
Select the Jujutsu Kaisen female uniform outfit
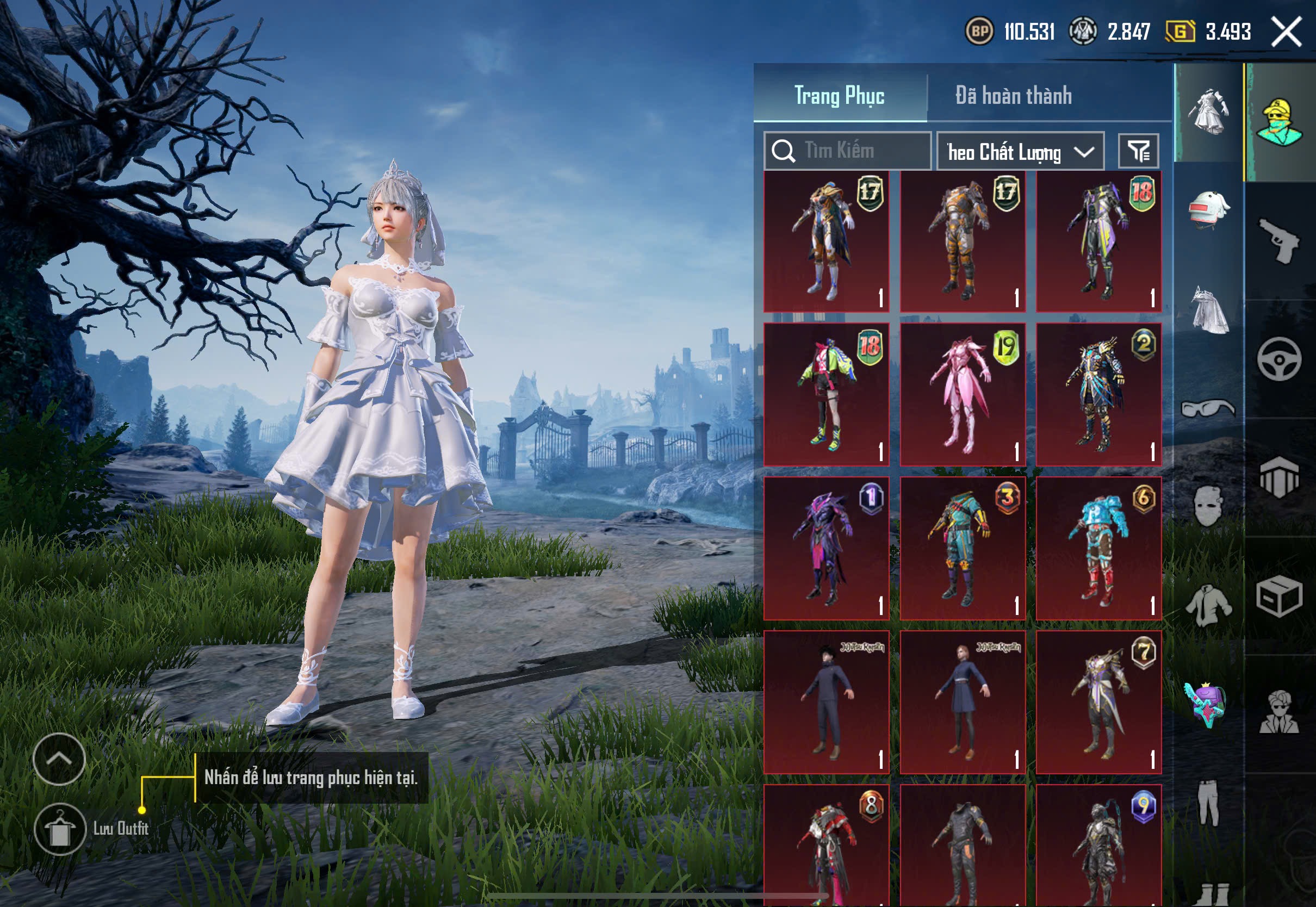point(963,702)
